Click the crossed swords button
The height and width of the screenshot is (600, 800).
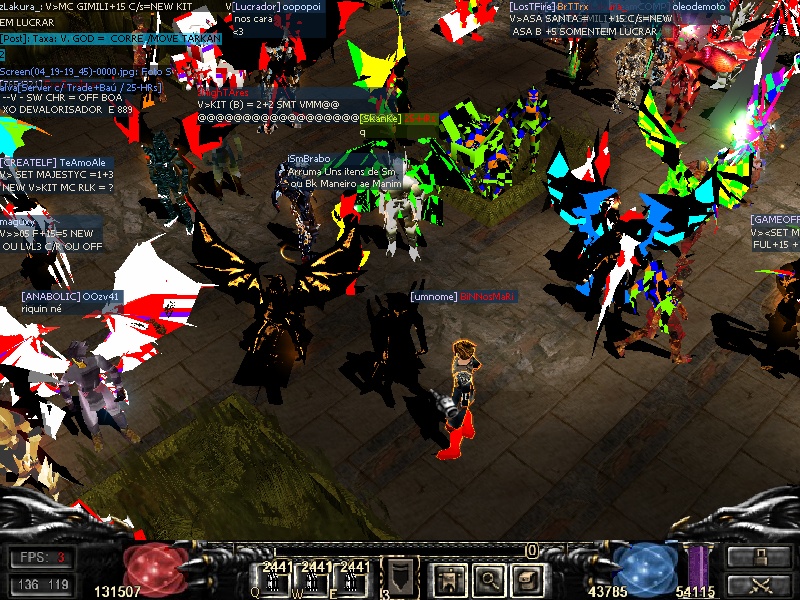click(x=758, y=585)
